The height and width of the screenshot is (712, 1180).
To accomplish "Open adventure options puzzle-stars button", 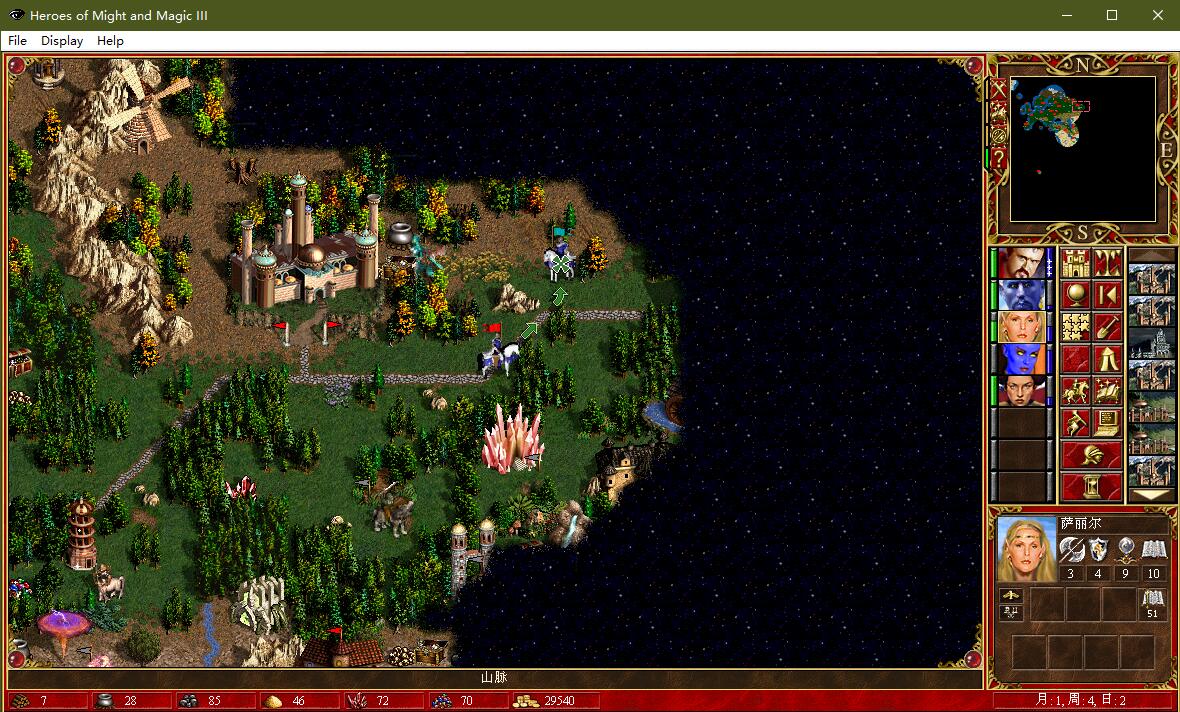I will (1075, 327).
